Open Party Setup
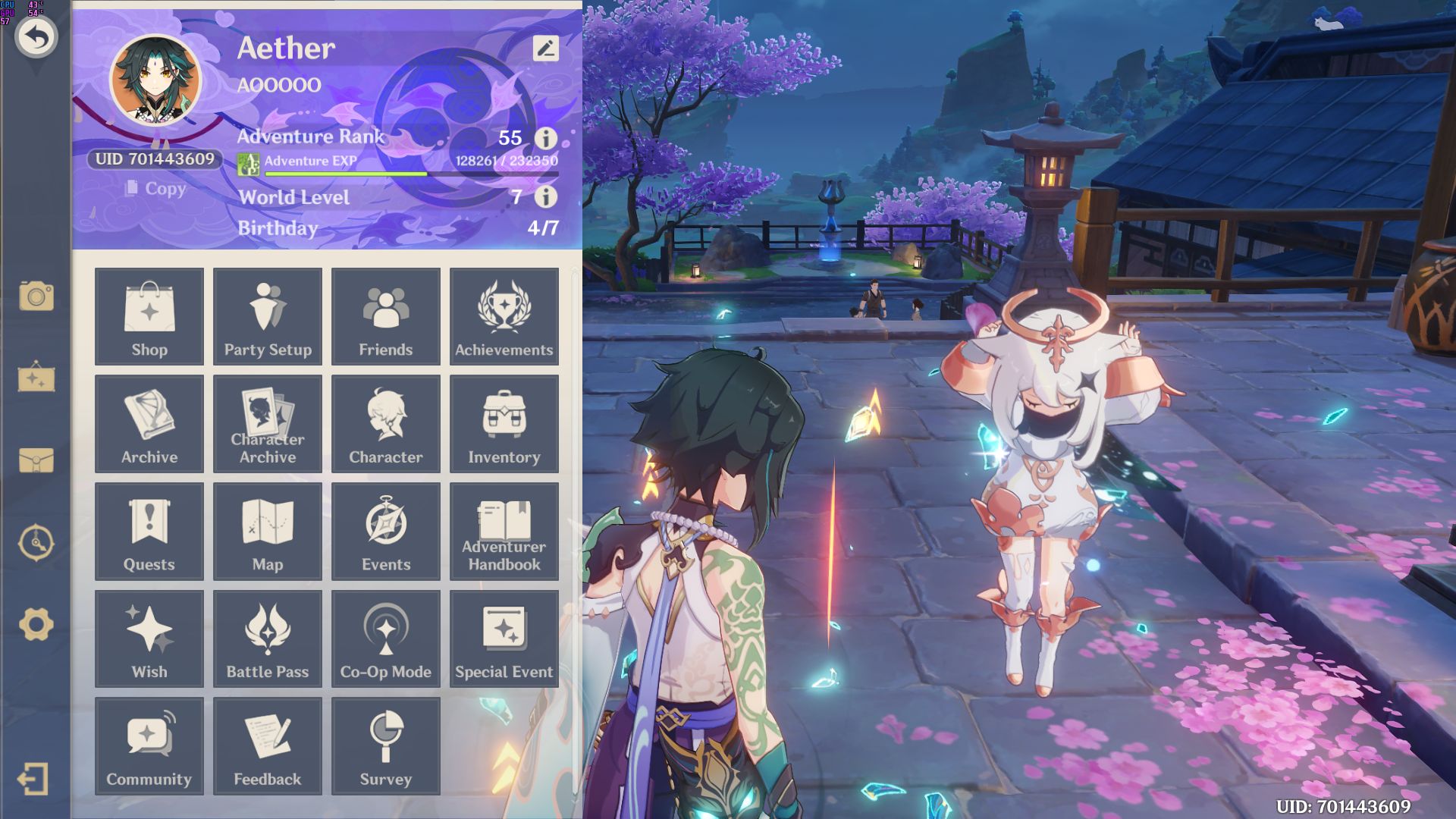1456x819 pixels. 267,316
